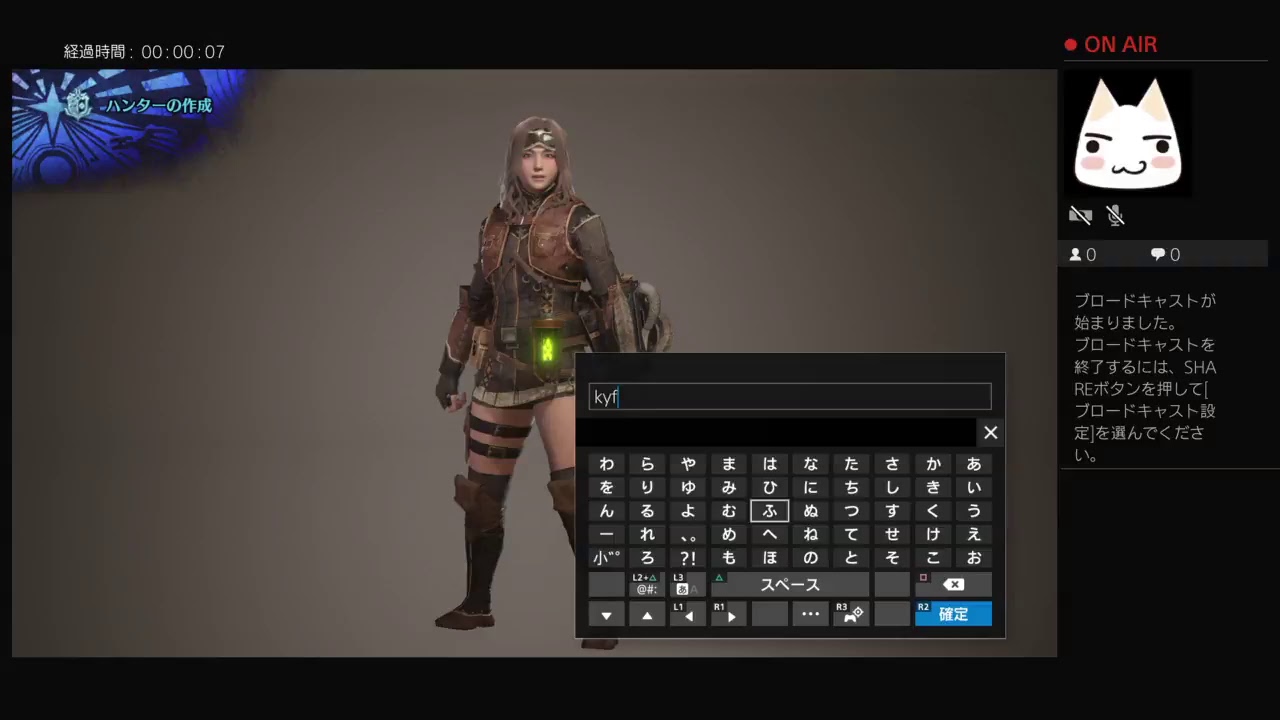Toggle the 小゛゜ dakuten modifier key
This screenshot has width=1280, height=720.
click(606, 558)
